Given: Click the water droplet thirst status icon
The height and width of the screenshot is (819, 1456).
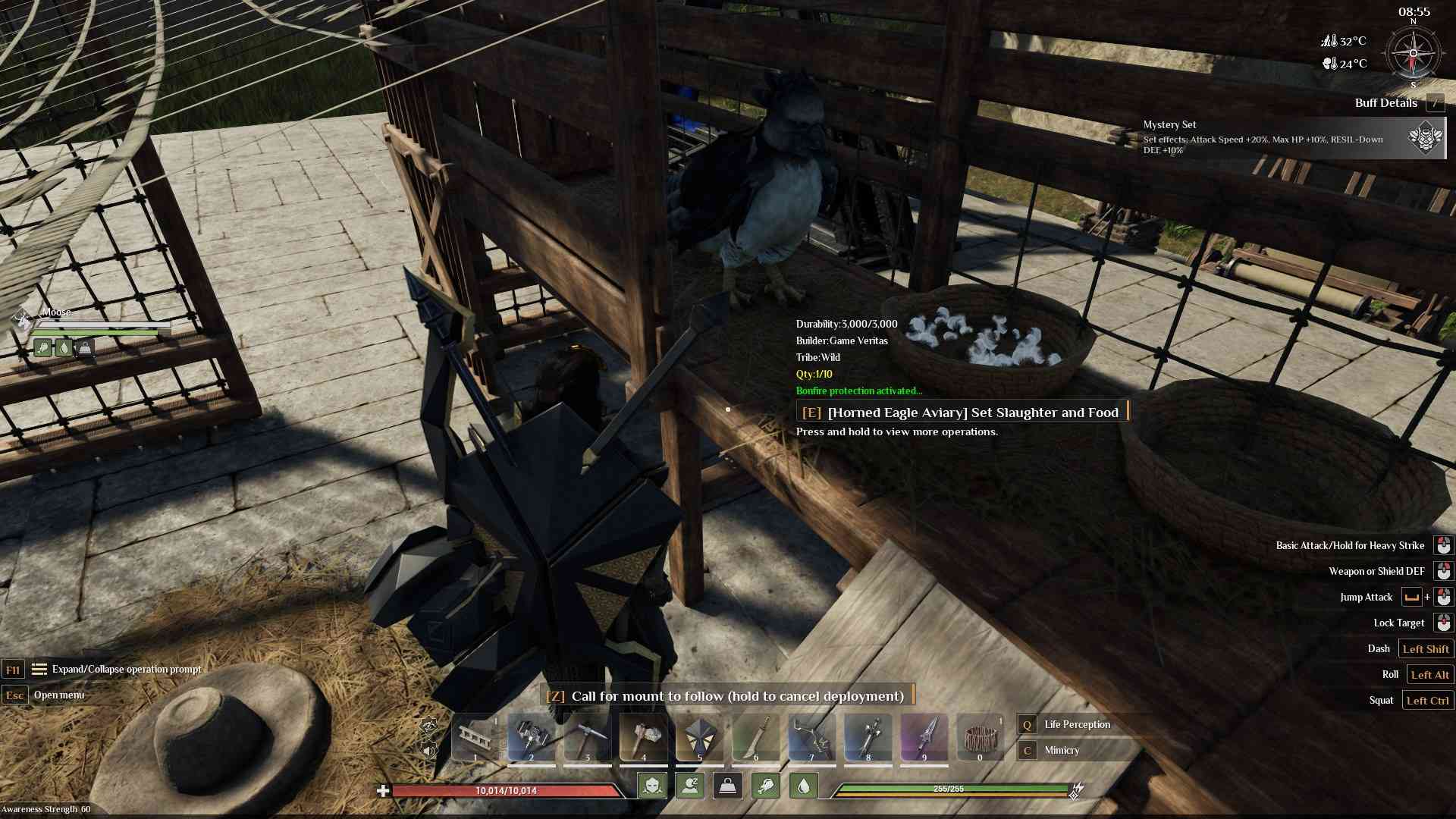Looking at the screenshot, I should click(x=804, y=786).
